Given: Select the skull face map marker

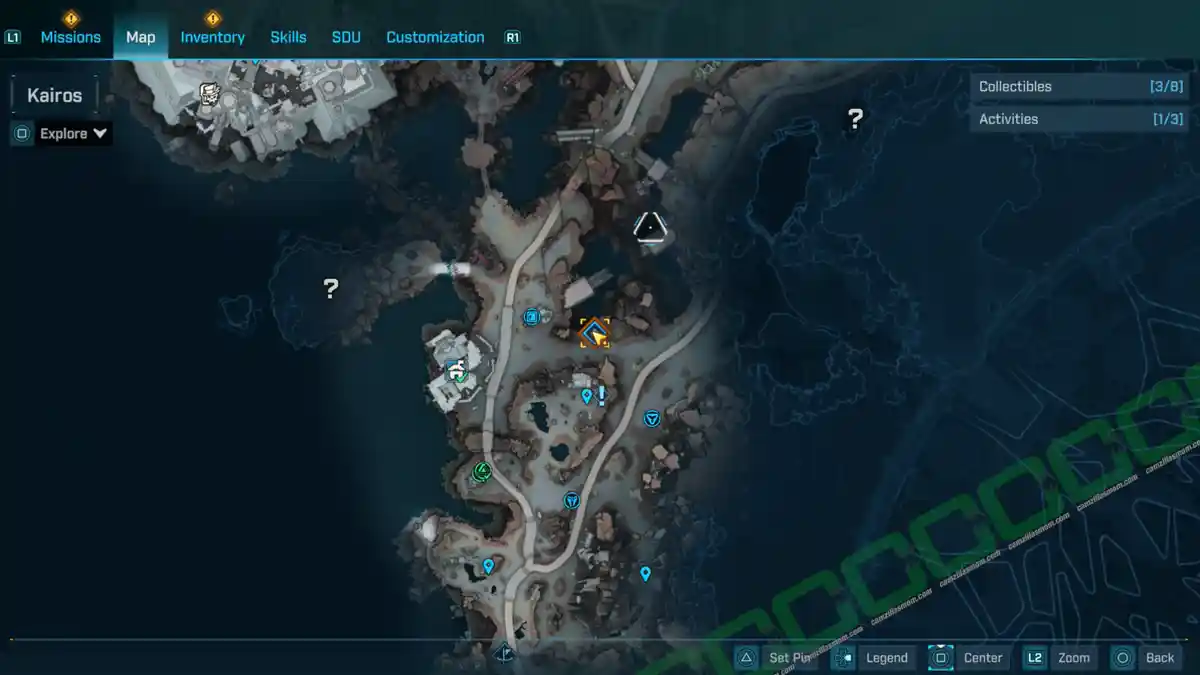Looking at the screenshot, I should coord(209,95).
